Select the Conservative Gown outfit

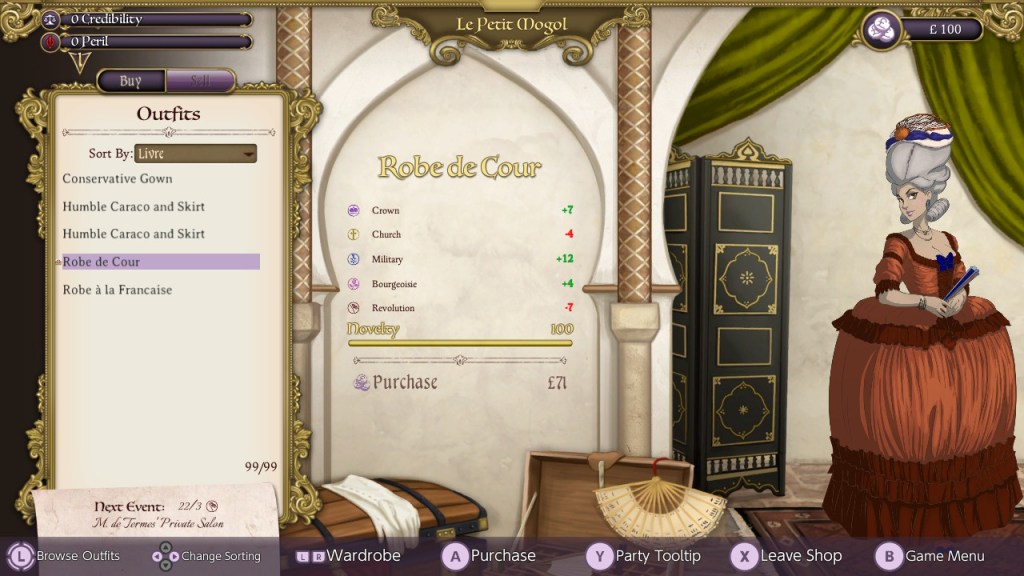[118, 179]
